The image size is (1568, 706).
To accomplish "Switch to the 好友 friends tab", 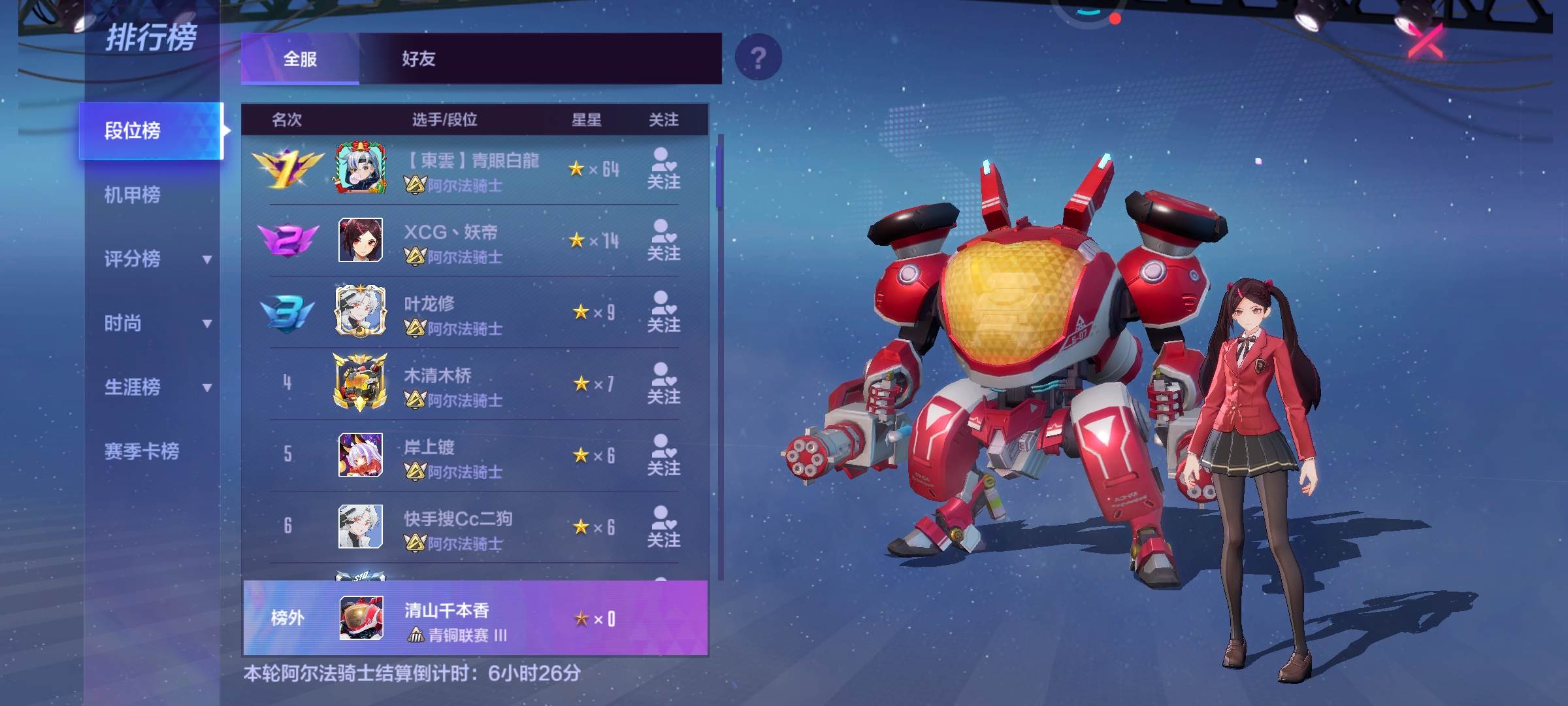I will (x=418, y=59).
